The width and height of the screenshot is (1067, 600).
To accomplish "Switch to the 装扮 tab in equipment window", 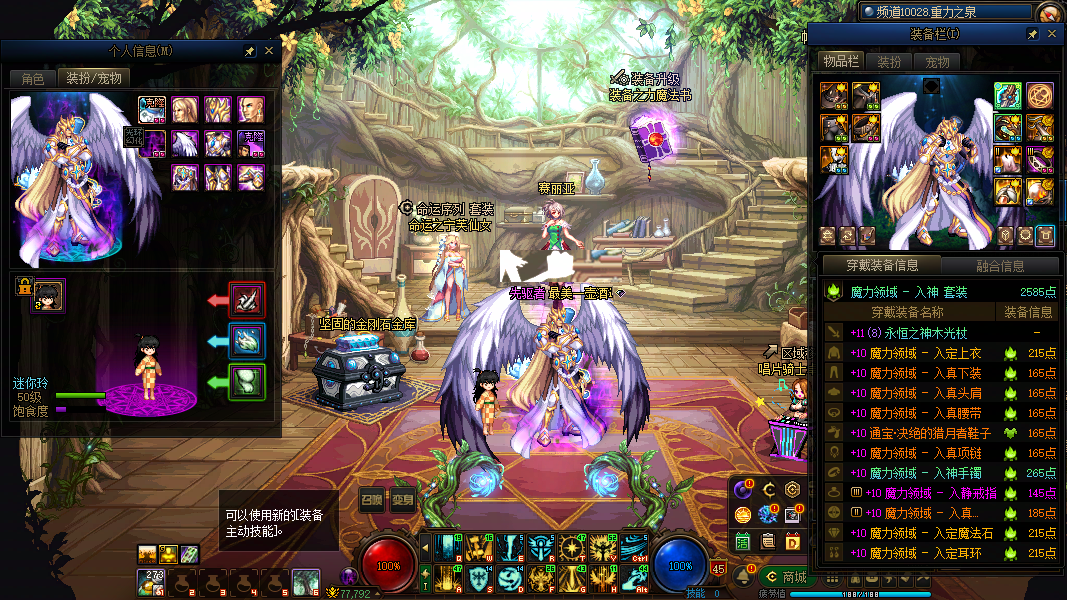I will (x=889, y=62).
